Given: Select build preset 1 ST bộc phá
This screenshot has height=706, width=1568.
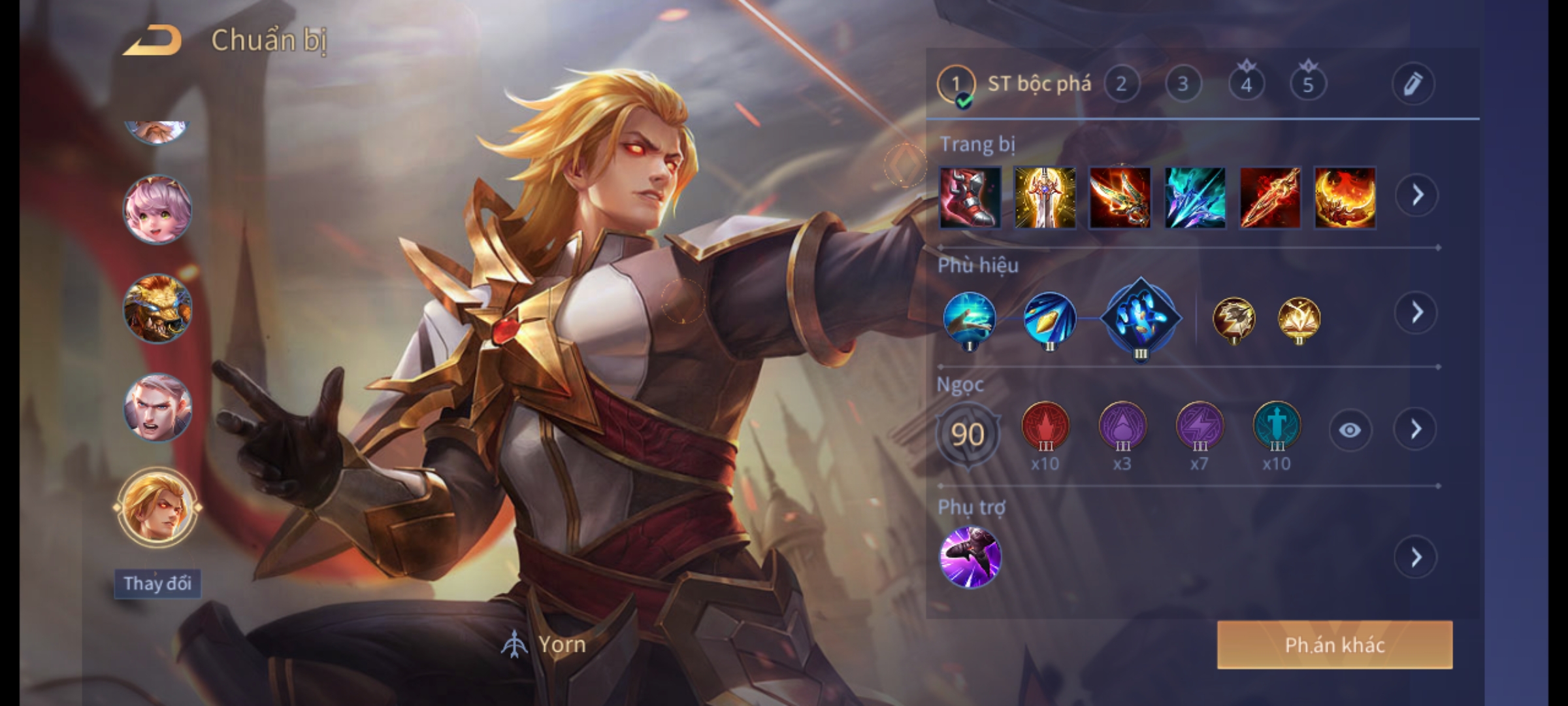Looking at the screenshot, I should click(x=956, y=84).
